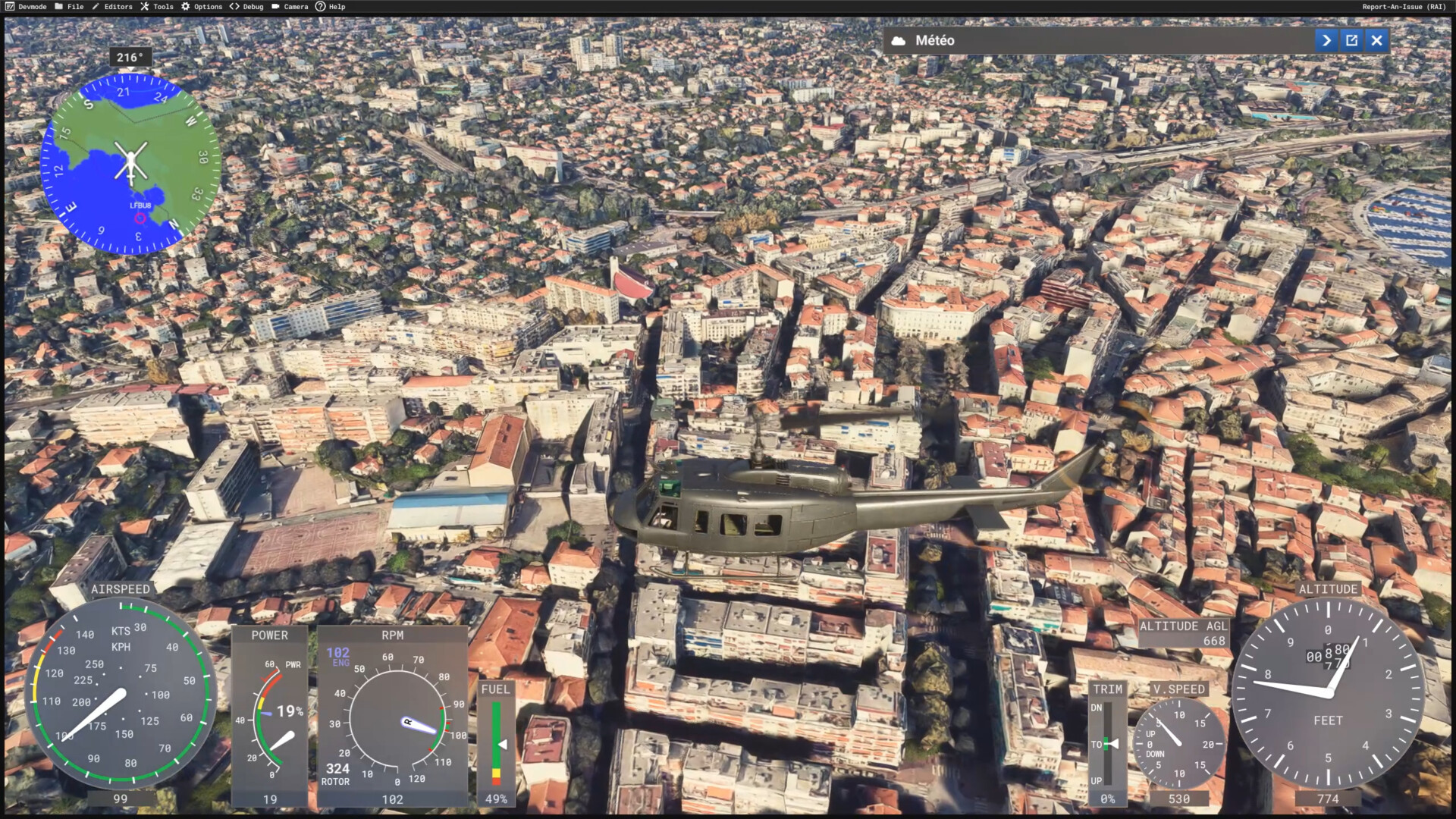The height and width of the screenshot is (819, 1456).
Task: Pop out the Météo panel window
Action: click(1351, 40)
